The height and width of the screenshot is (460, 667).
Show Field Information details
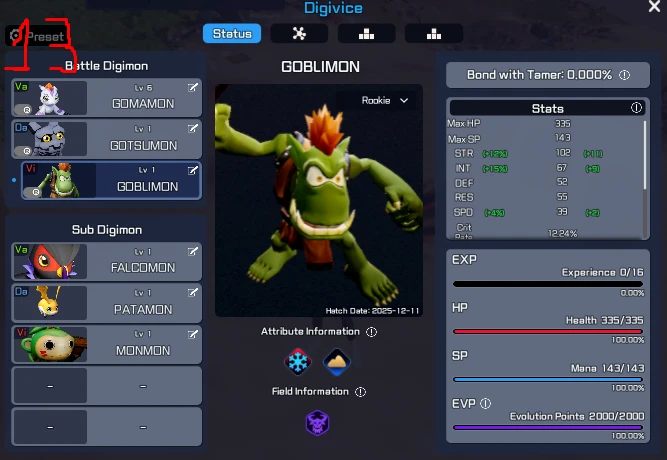[x=360, y=392]
